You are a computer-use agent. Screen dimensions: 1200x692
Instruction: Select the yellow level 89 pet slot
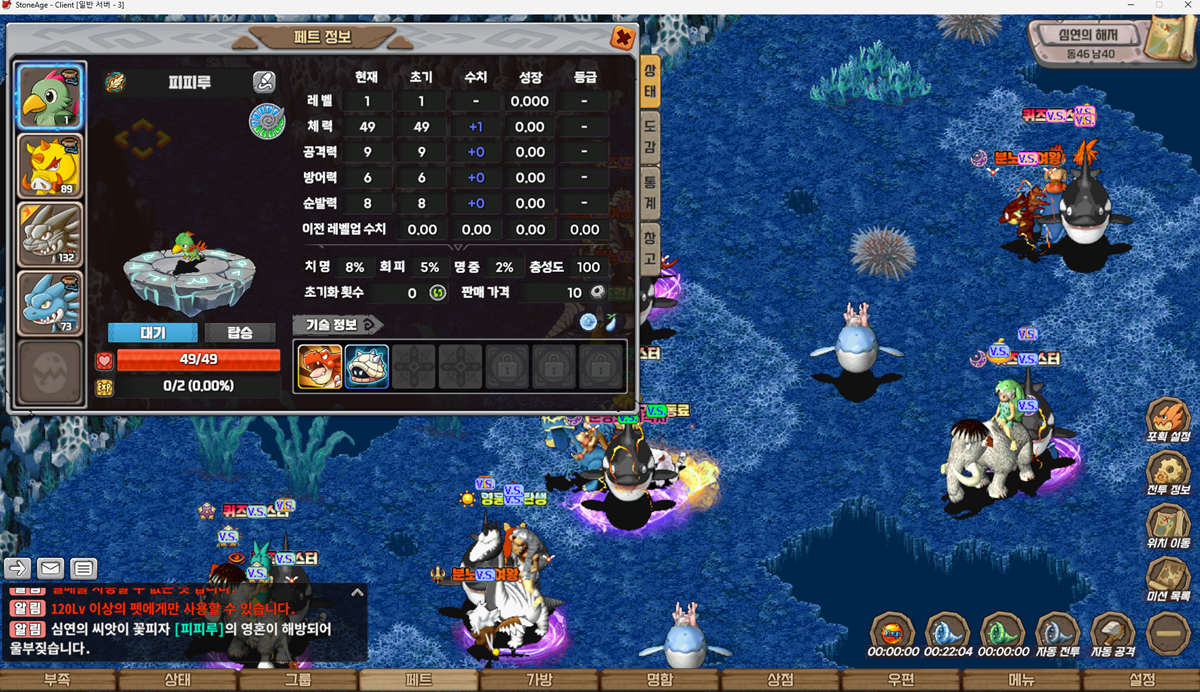[49, 166]
